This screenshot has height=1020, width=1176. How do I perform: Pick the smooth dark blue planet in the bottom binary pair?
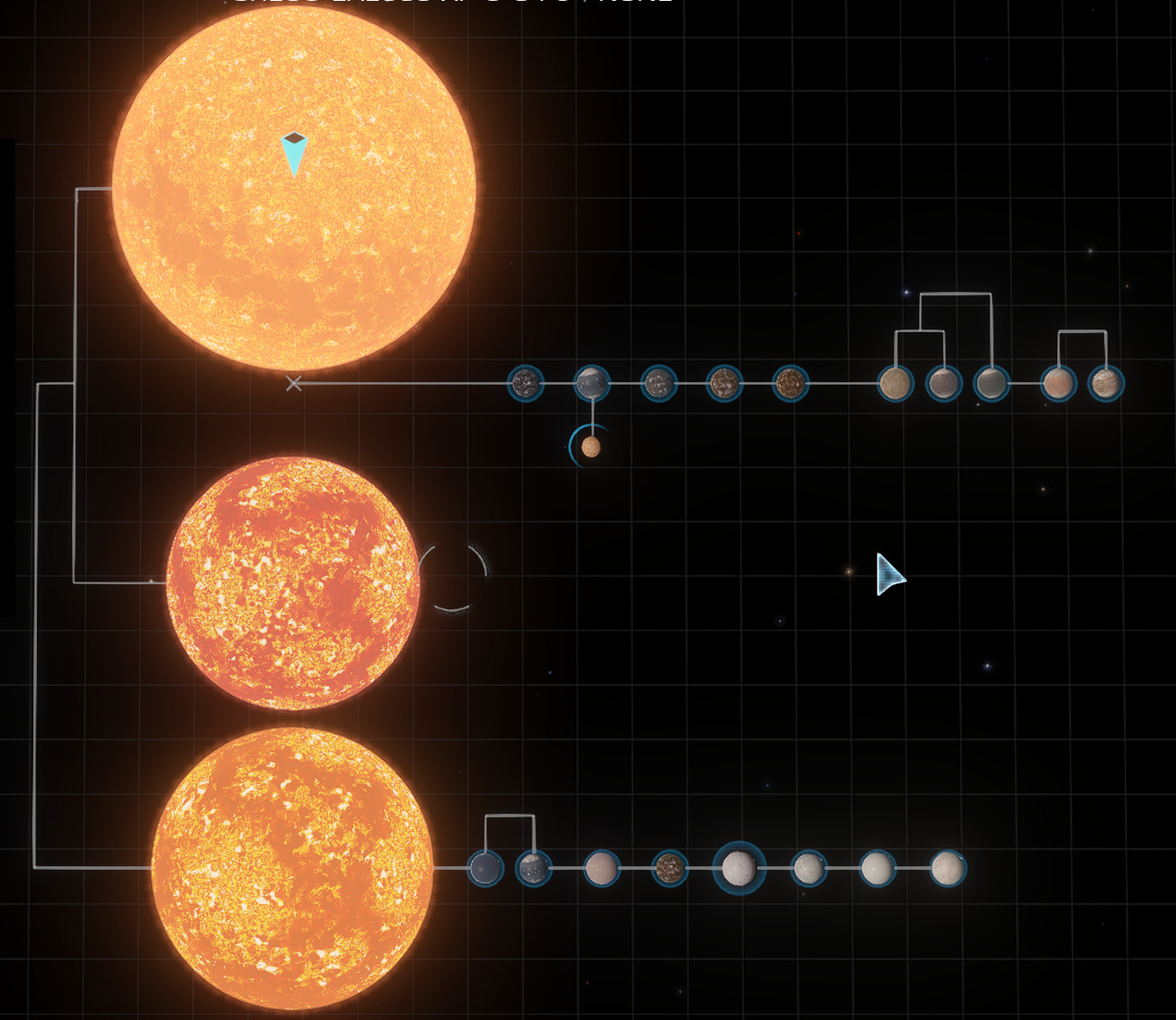pos(485,869)
